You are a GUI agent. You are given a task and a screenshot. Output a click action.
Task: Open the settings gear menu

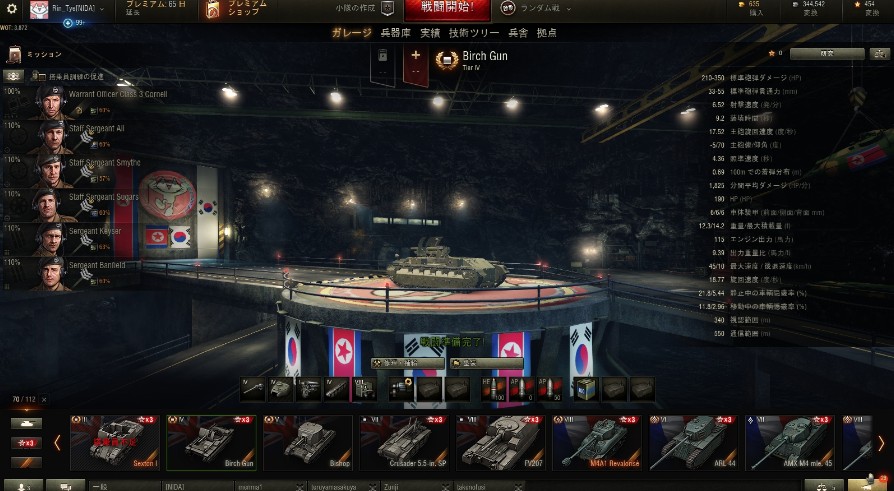(12, 8)
